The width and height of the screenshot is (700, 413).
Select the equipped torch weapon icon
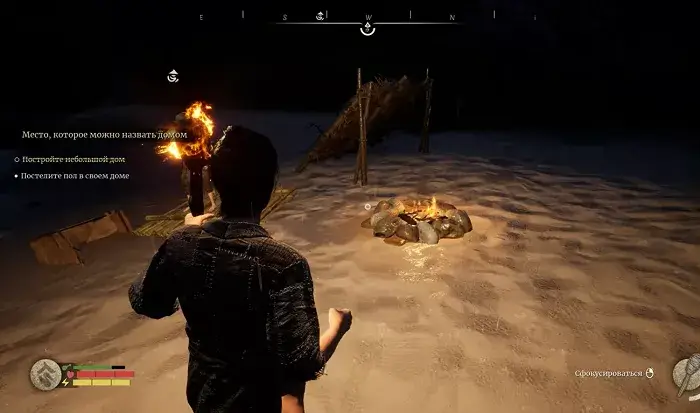(684, 373)
